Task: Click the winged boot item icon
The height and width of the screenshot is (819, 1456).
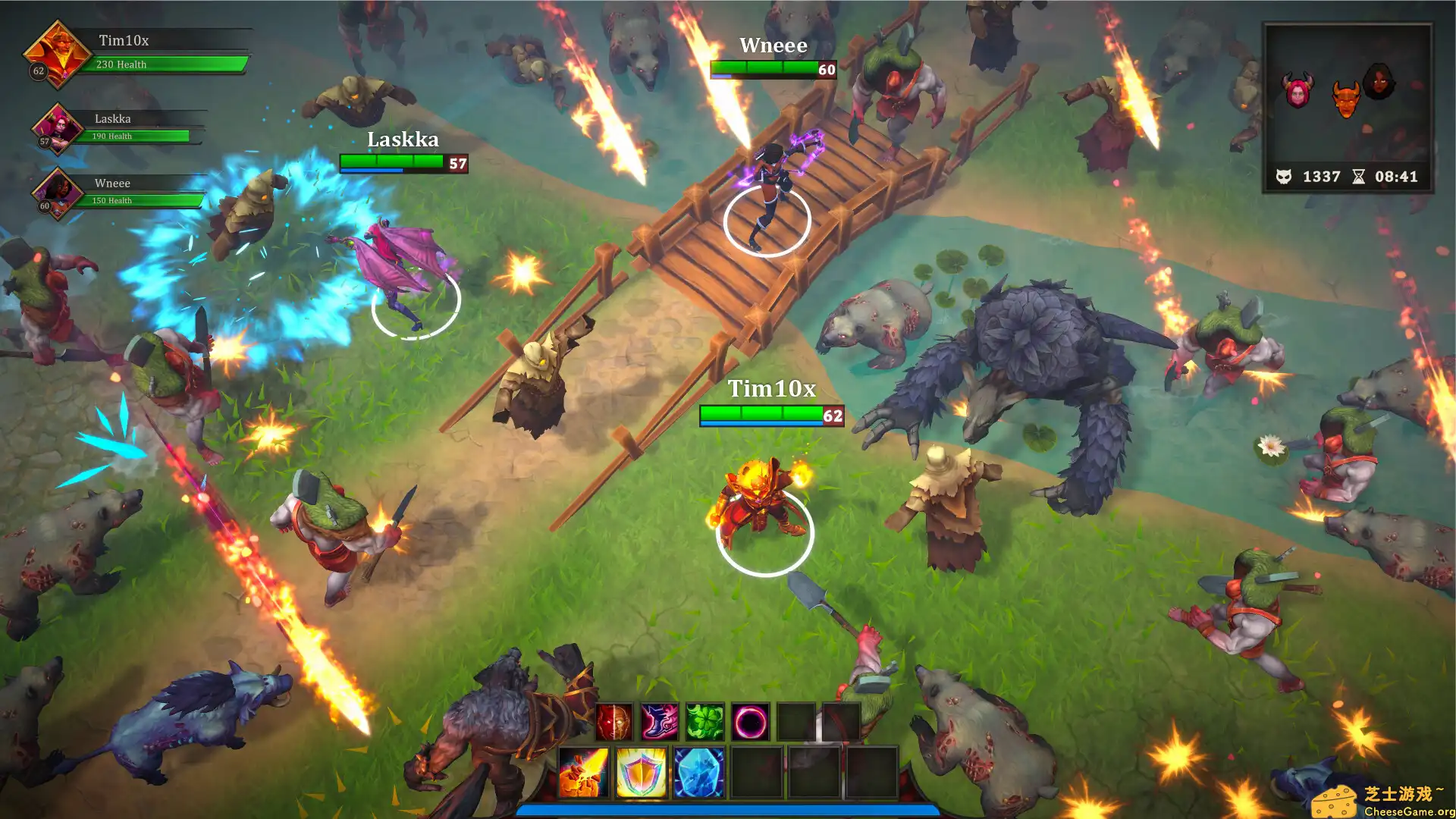Action: click(x=659, y=722)
